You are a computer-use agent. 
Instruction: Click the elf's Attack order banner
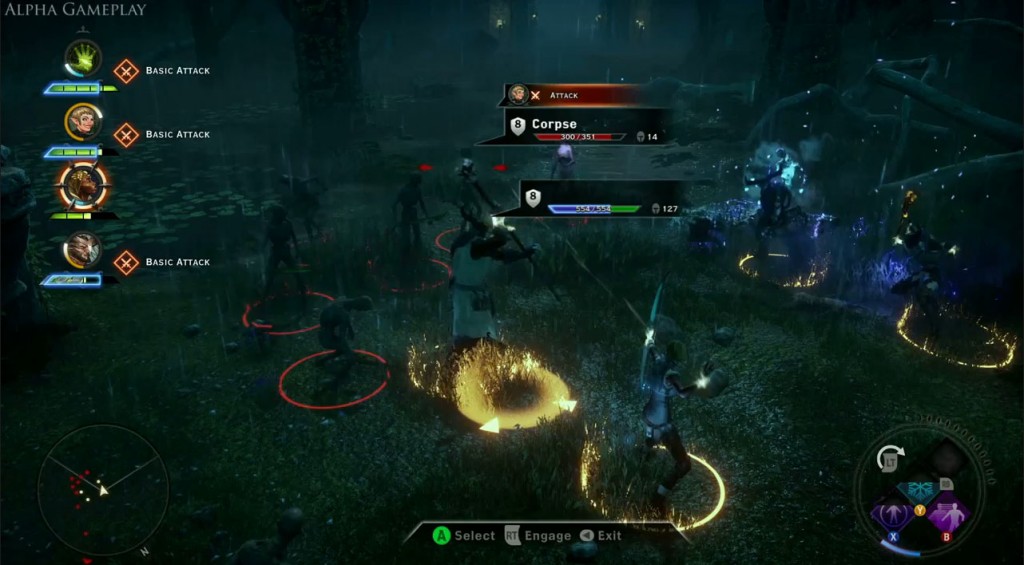(x=572, y=95)
